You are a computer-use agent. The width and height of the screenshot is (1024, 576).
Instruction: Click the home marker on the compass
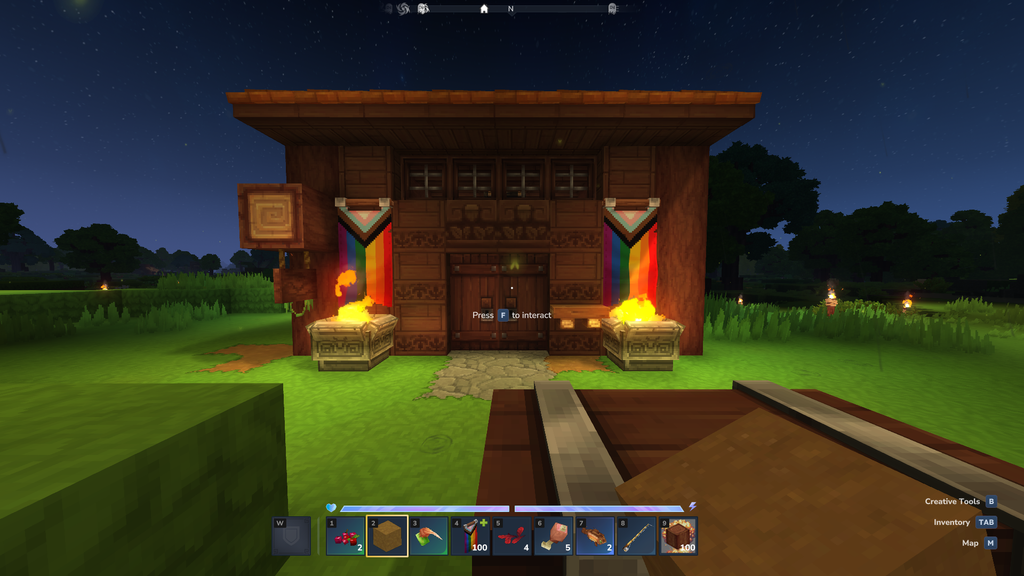click(x=484, y=9)
